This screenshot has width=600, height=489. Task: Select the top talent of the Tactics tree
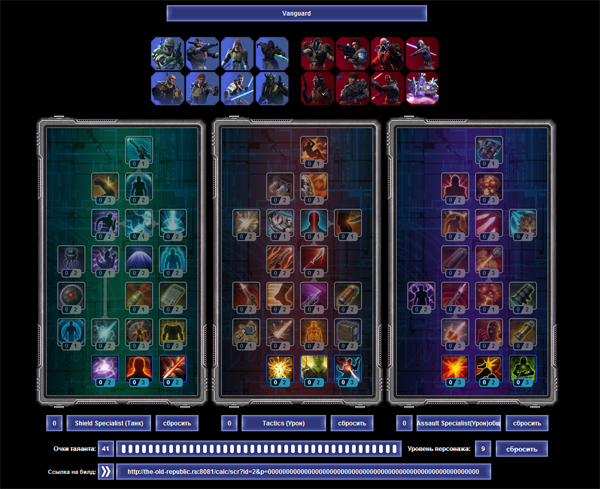coord(313,151)
